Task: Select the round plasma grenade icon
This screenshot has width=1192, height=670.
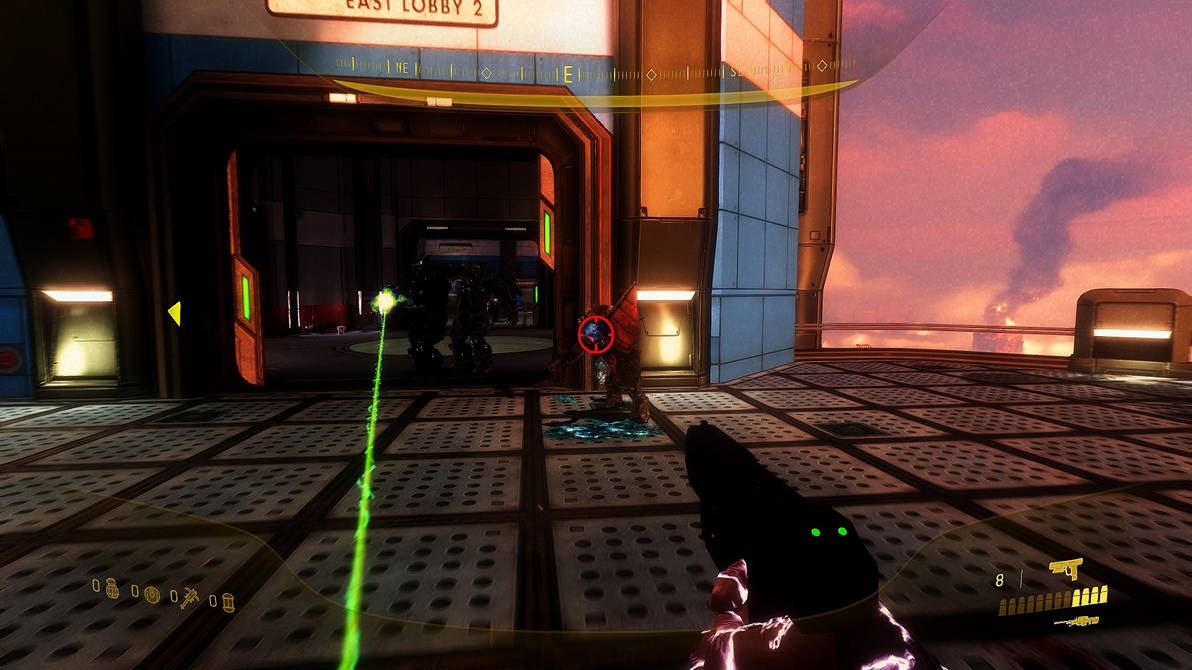Action: (x=151, y=594)
